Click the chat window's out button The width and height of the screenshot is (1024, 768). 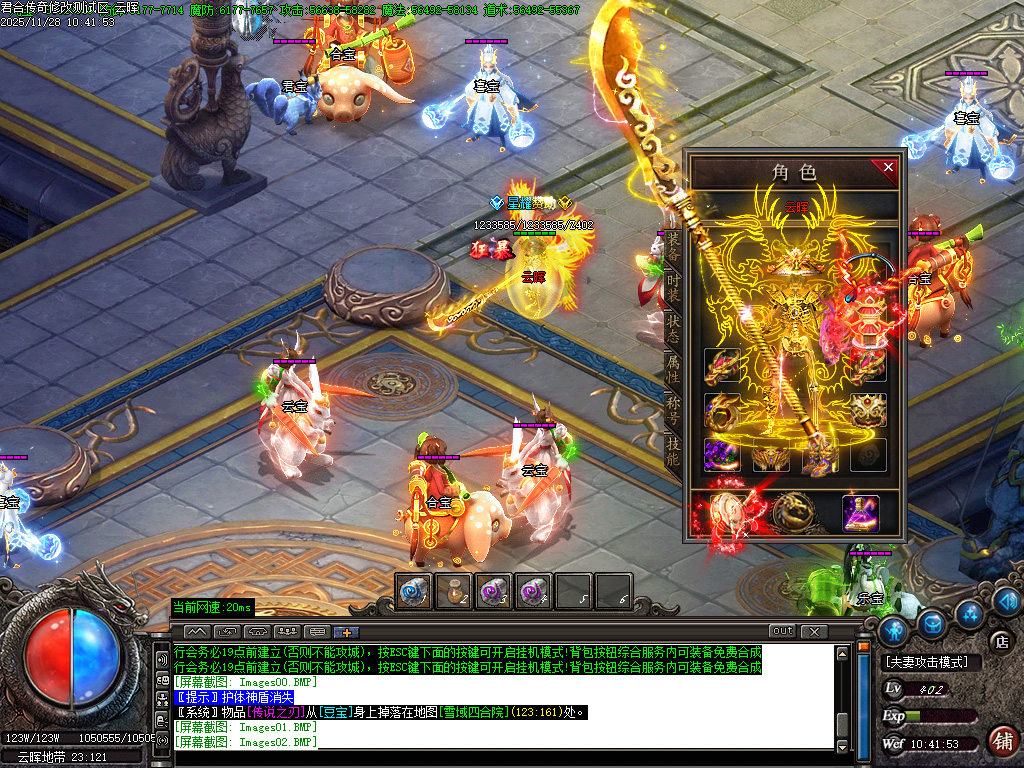782,631
